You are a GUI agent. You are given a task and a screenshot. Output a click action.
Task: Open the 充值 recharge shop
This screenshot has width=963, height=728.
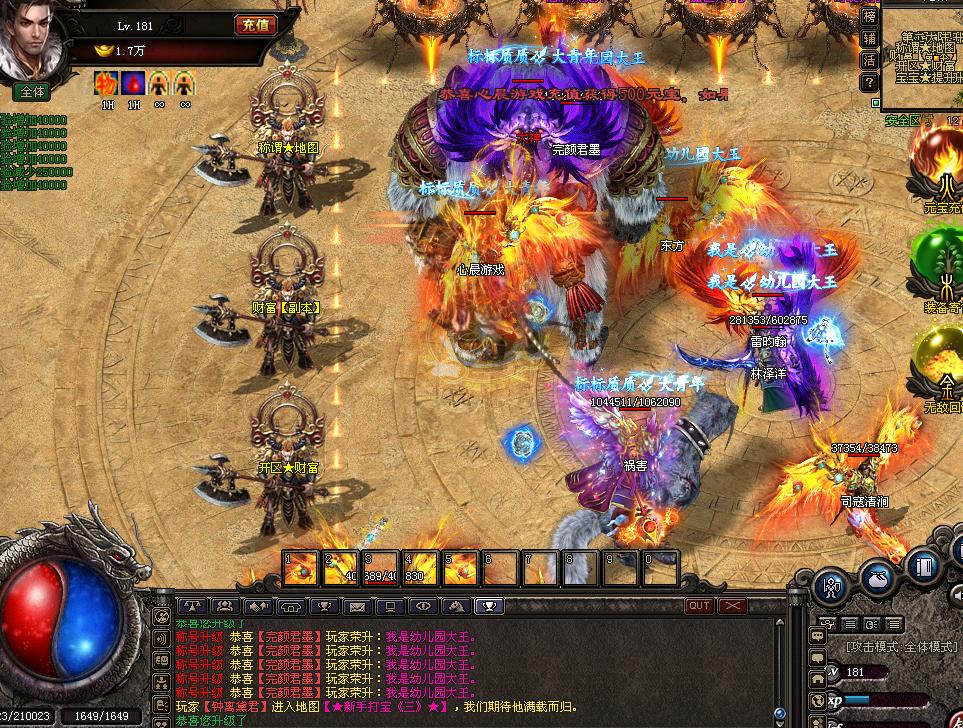click(x=256, y=25)
